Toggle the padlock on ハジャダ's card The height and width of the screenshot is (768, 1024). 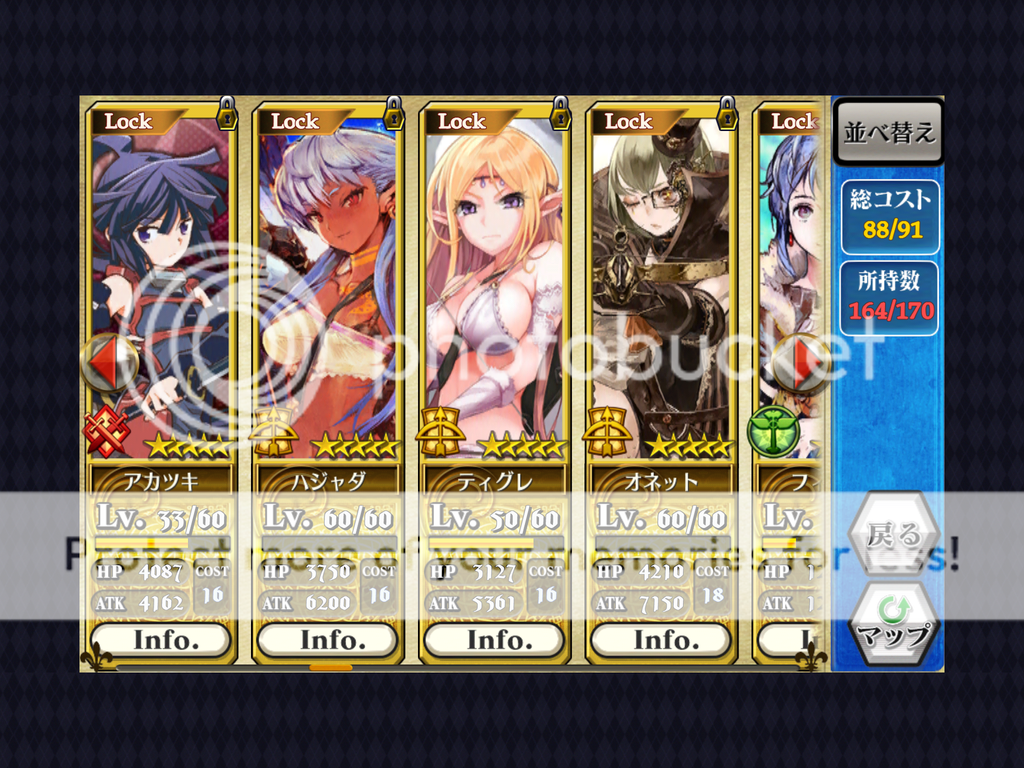[x=394, y=114]
